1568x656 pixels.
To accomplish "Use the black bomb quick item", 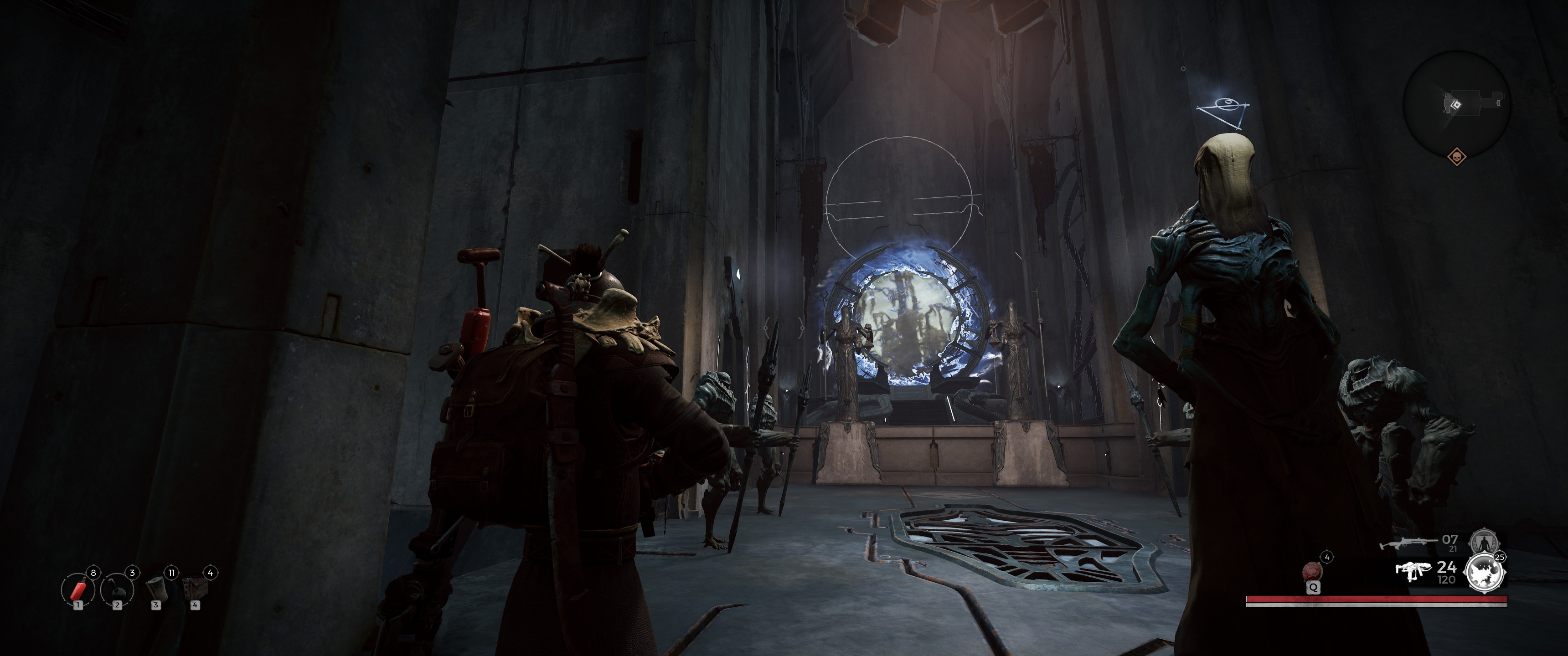I will (x=118, y=589).
